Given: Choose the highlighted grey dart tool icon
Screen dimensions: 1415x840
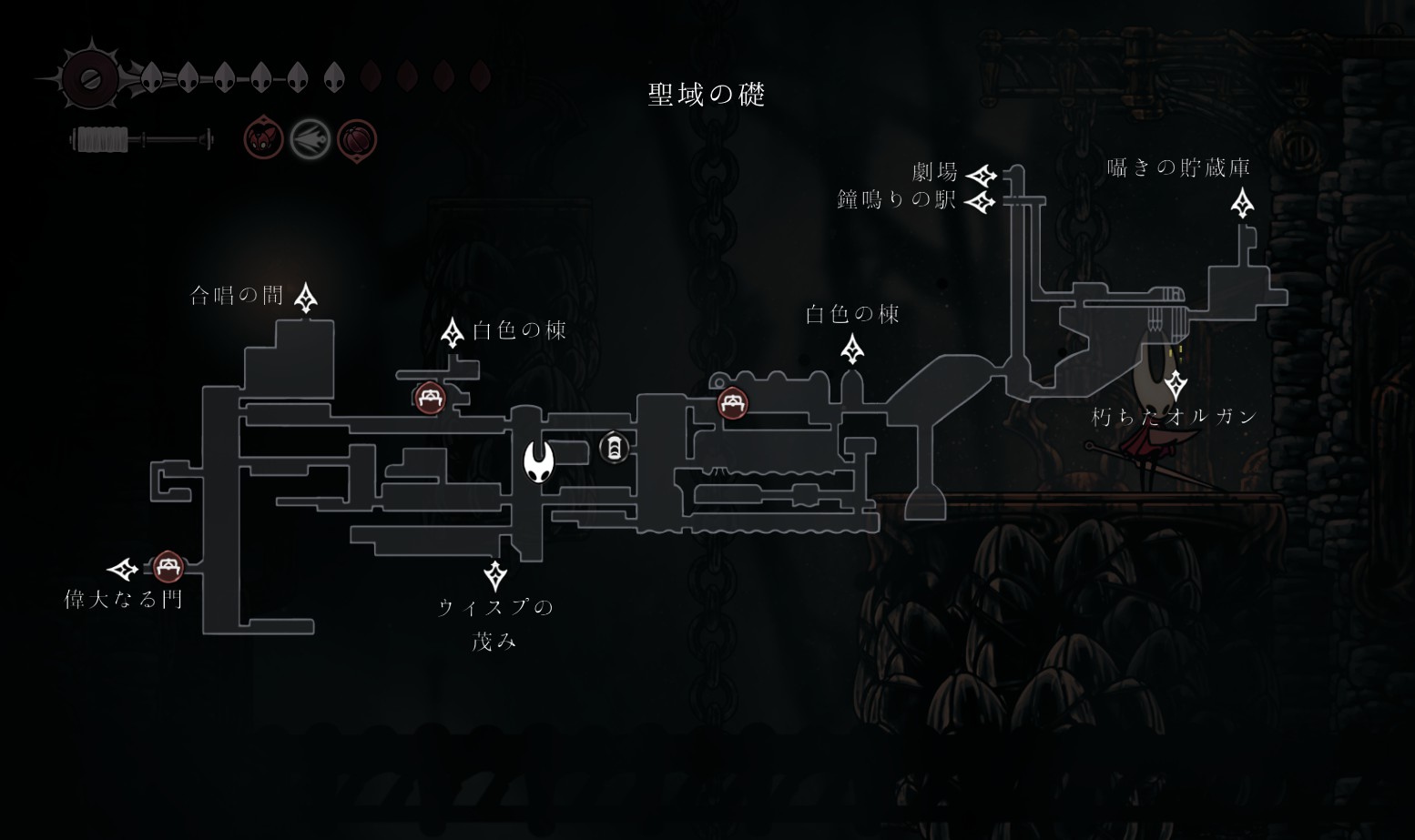Looking at the screenshot, I should coord(310,139).
